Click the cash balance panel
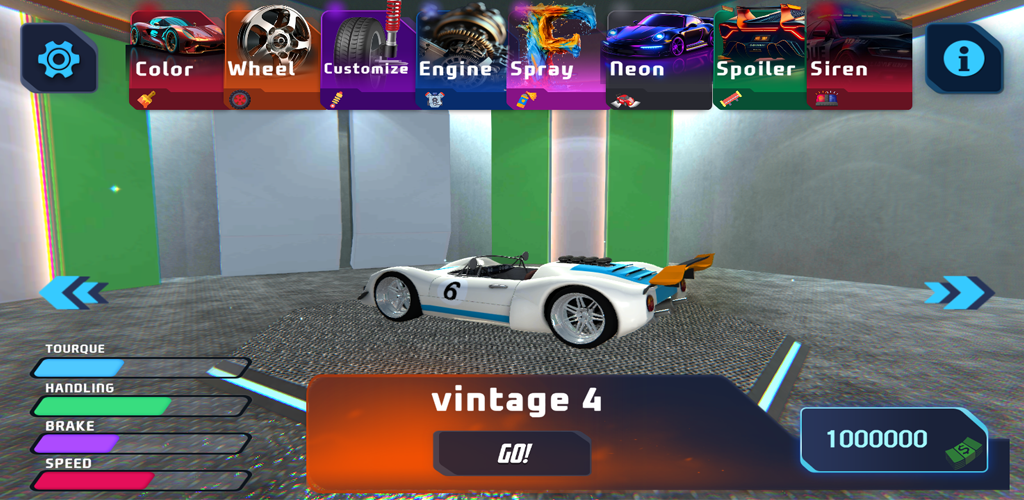The image size is (1024, 500). pyautogui.click(x=893, y=440)
